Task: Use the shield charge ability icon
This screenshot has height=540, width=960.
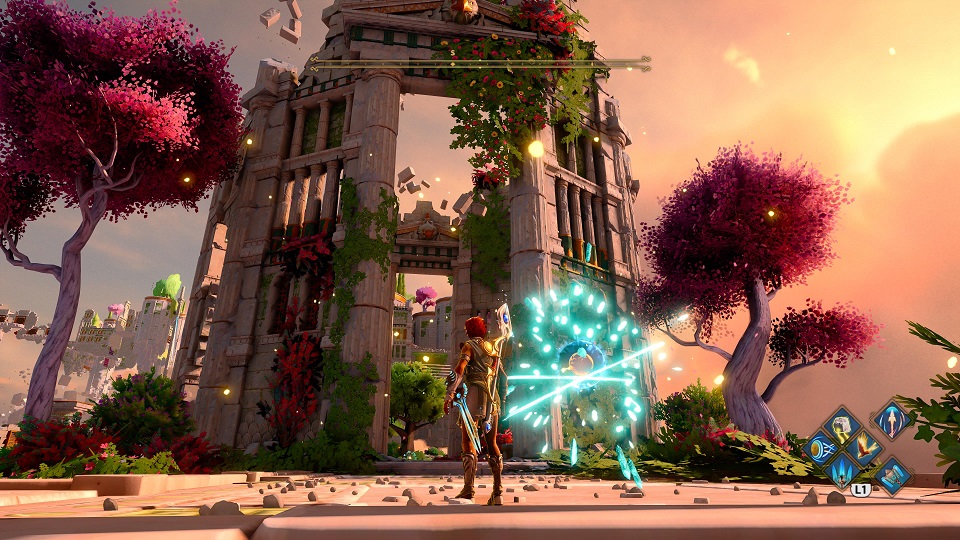Action: coord(821,449)
